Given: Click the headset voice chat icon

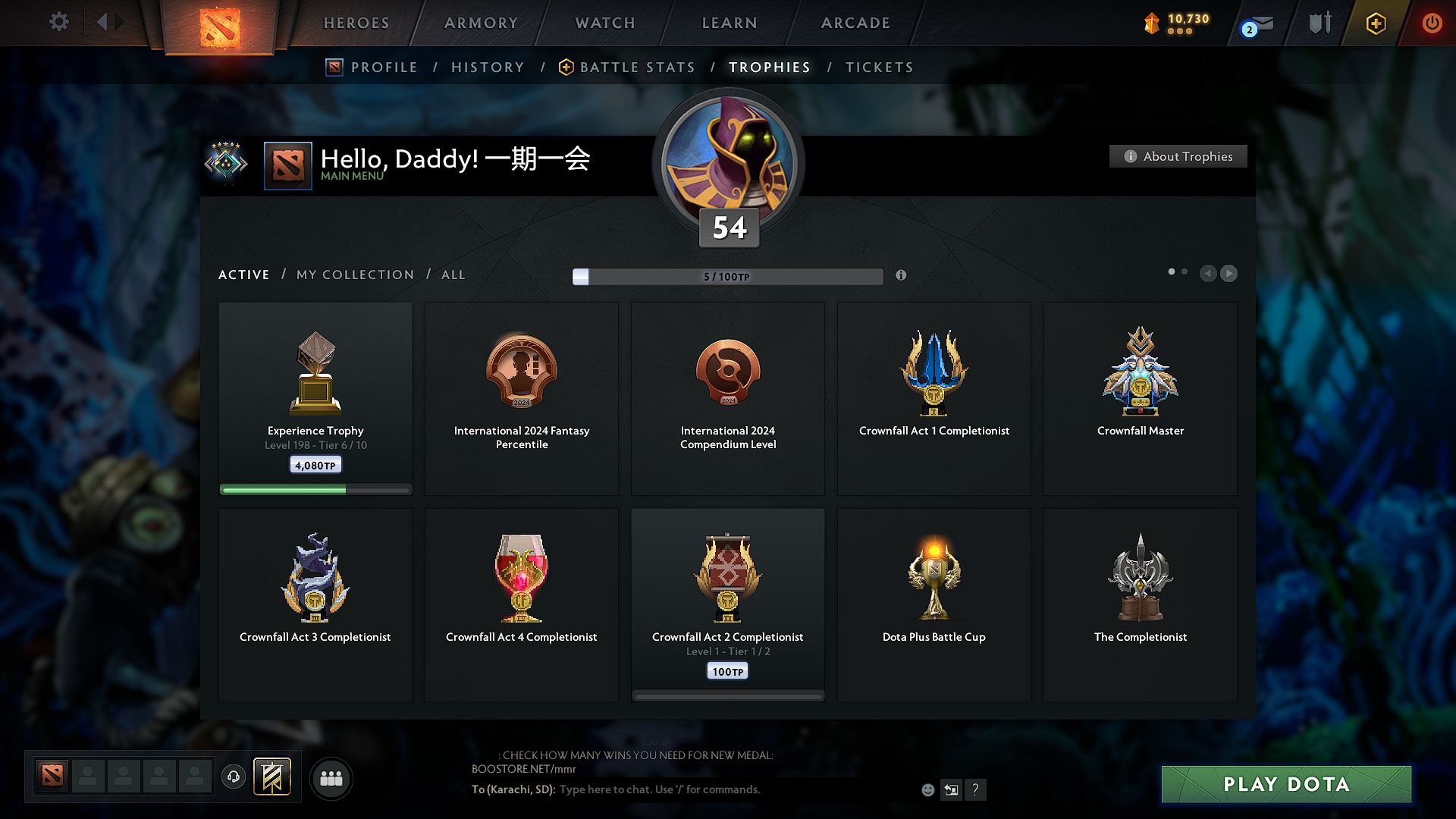Looking at the screenshot, I should [x=233, y=777].
